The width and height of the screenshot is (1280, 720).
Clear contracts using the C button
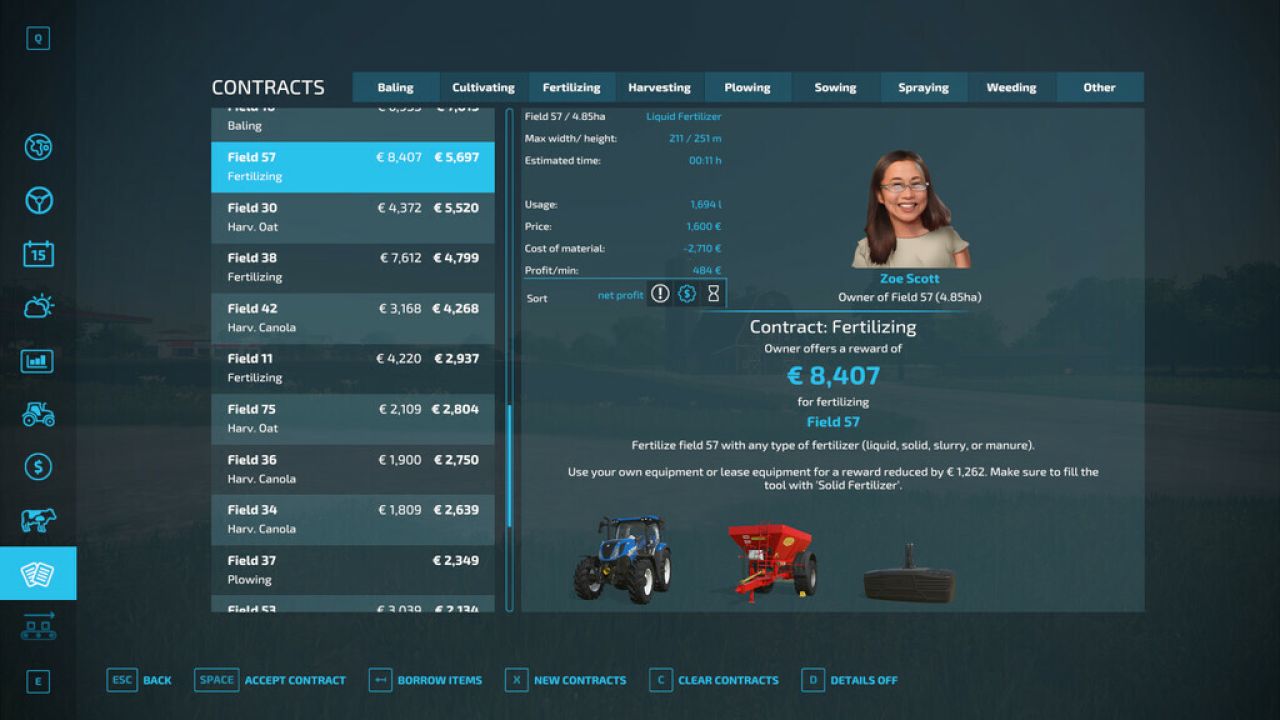[660, 679]
